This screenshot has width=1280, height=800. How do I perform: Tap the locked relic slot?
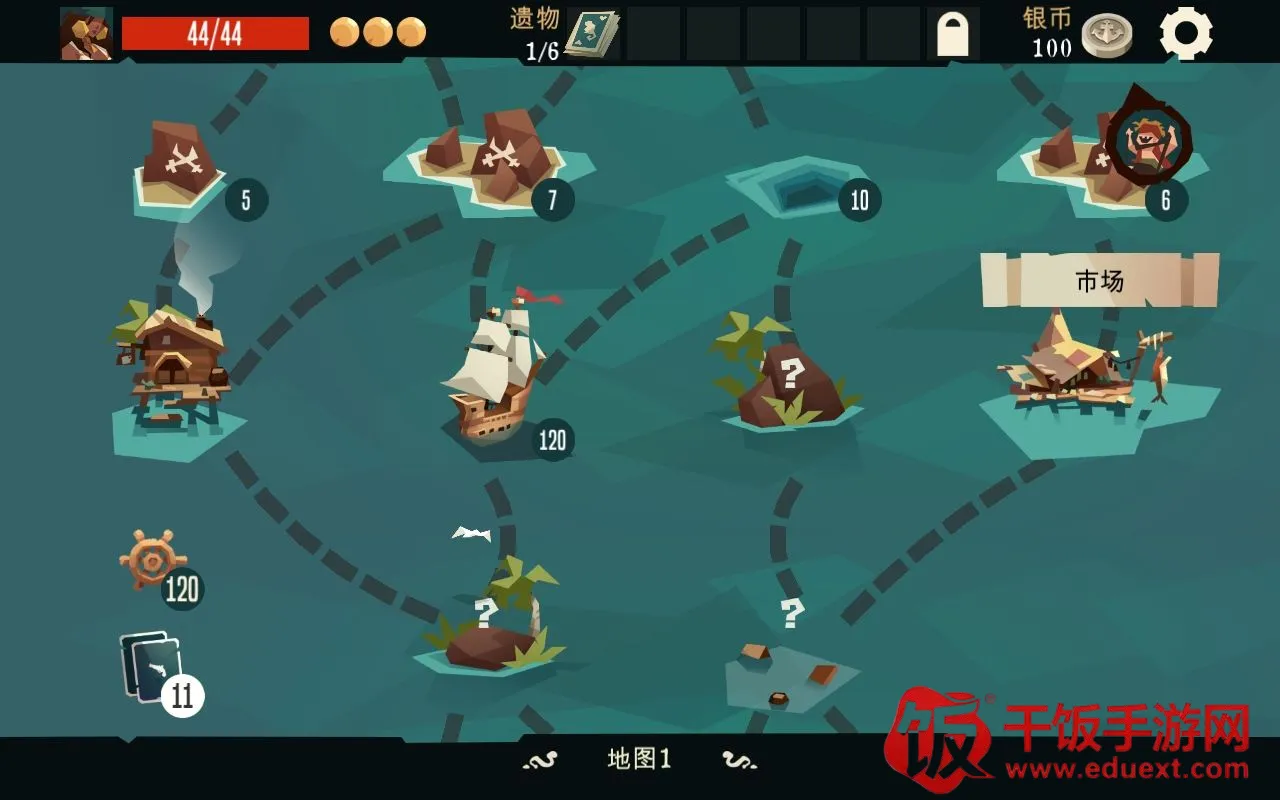[952, 34]
